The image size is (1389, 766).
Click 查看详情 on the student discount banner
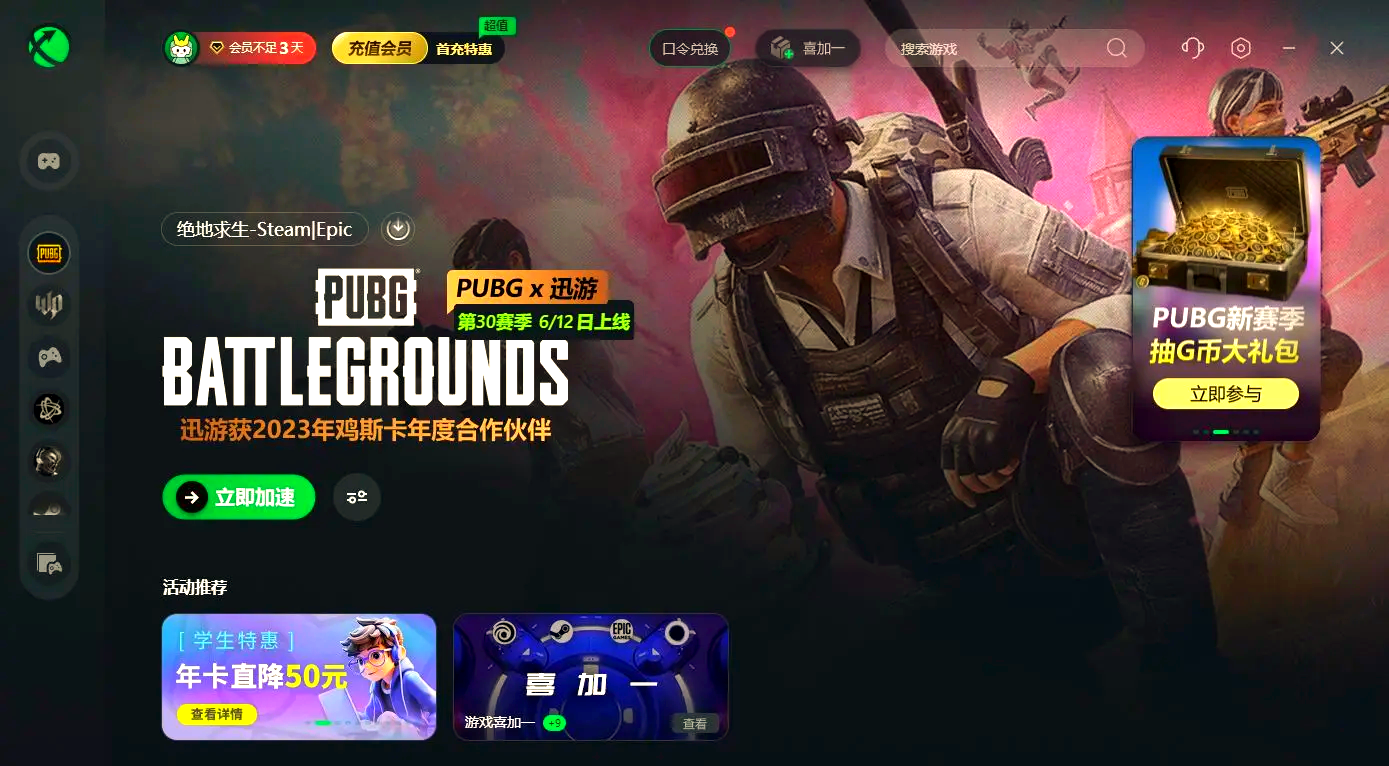click(217, 714)
